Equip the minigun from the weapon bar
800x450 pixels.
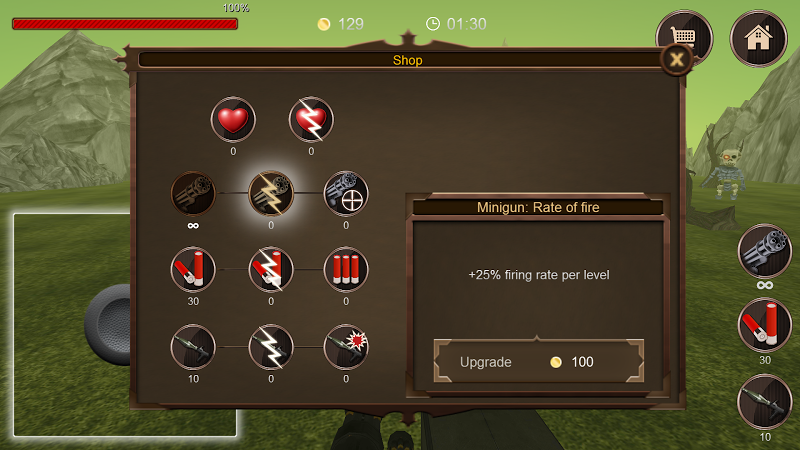click(765, 251)
